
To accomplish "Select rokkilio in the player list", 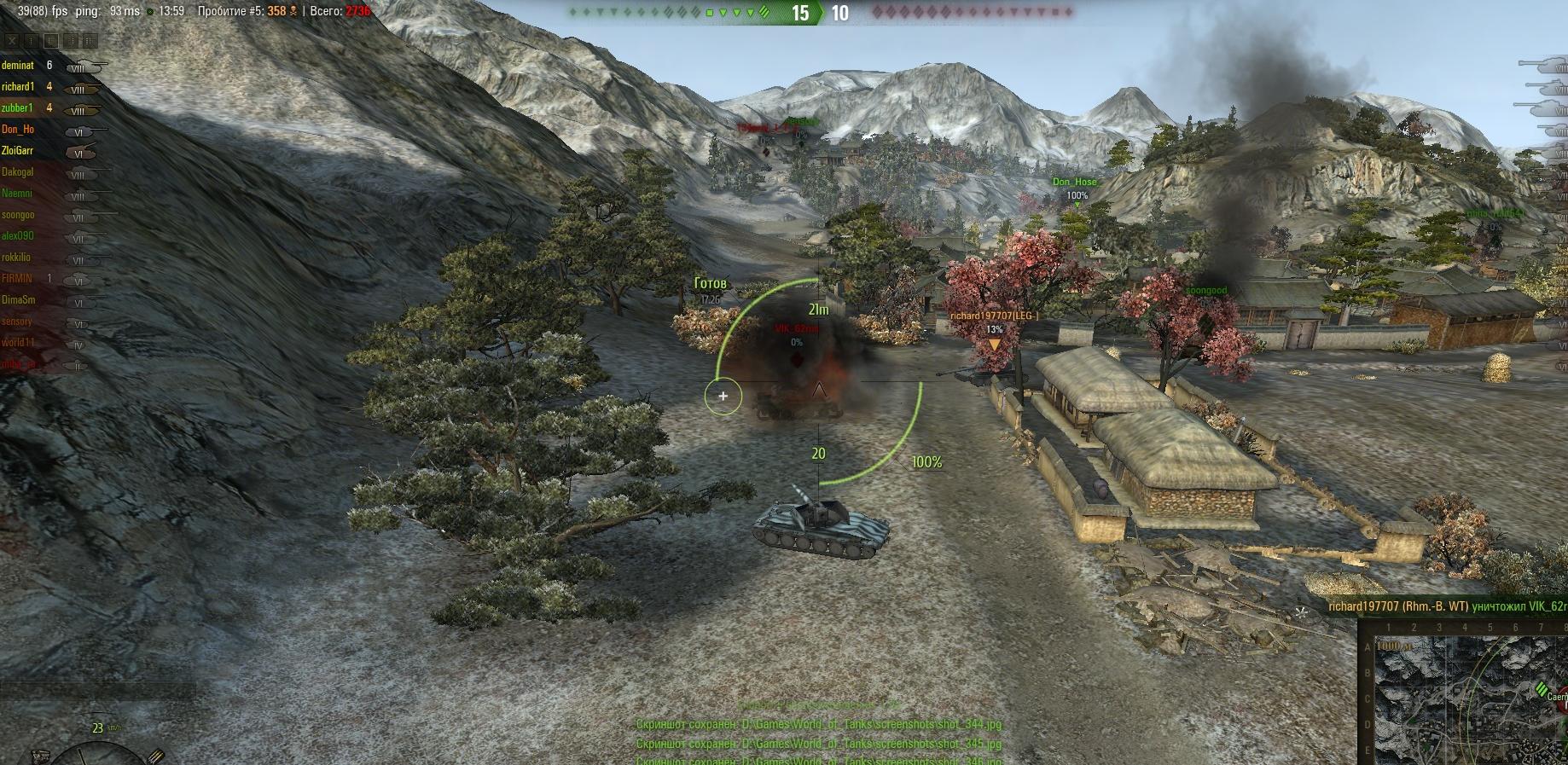I will tap(16, 258).
